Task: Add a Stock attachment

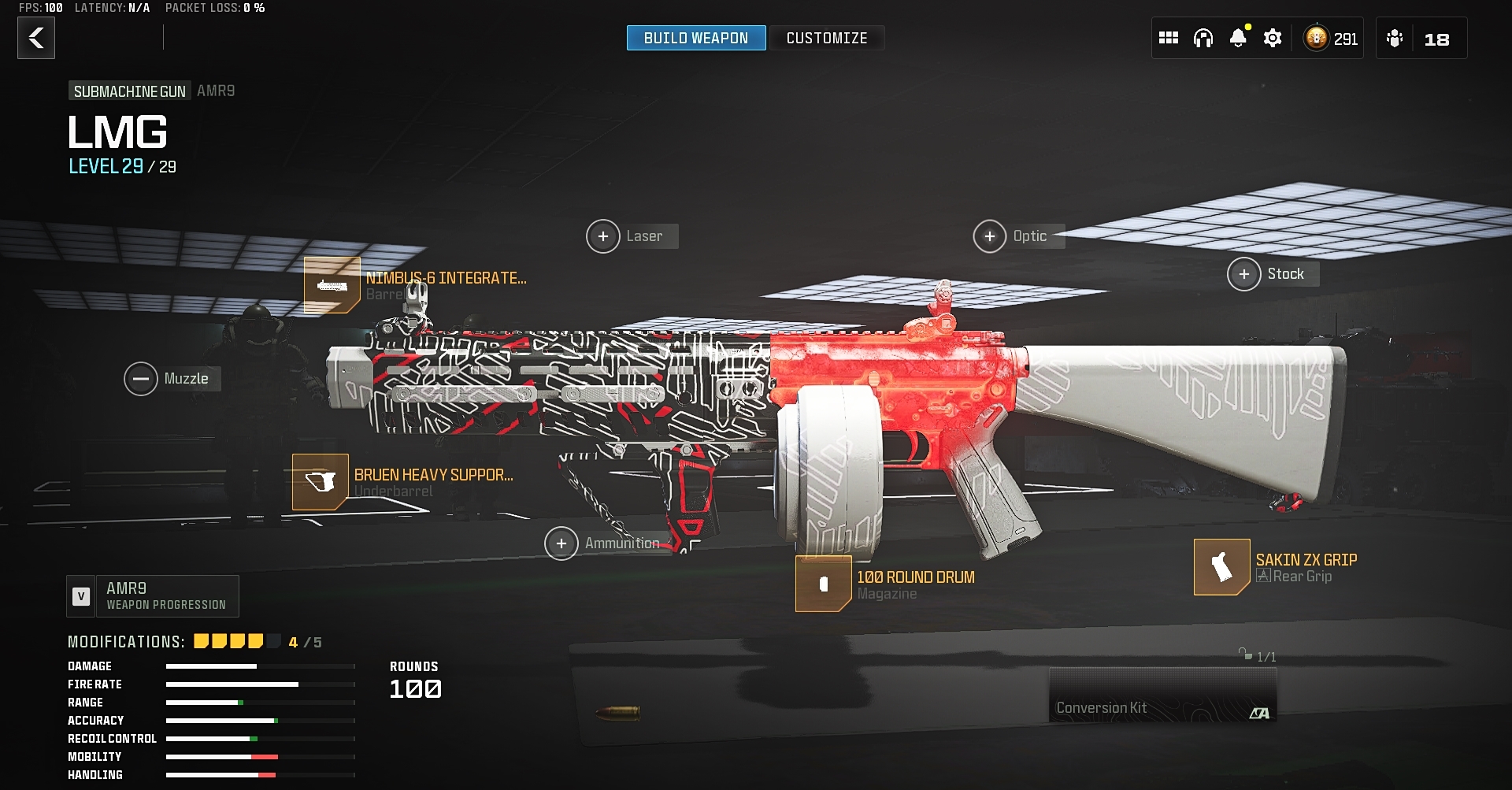Action: click(1244, 274)
